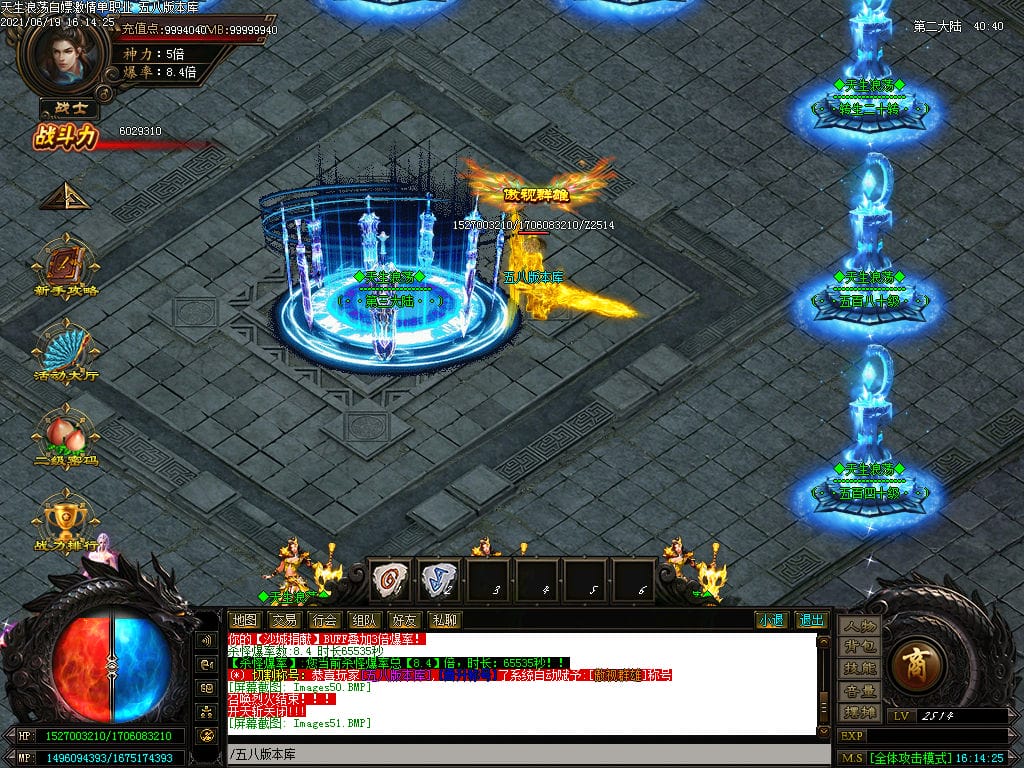Toggle the triangle collapse arrow under 战斗力

[65, 196]
